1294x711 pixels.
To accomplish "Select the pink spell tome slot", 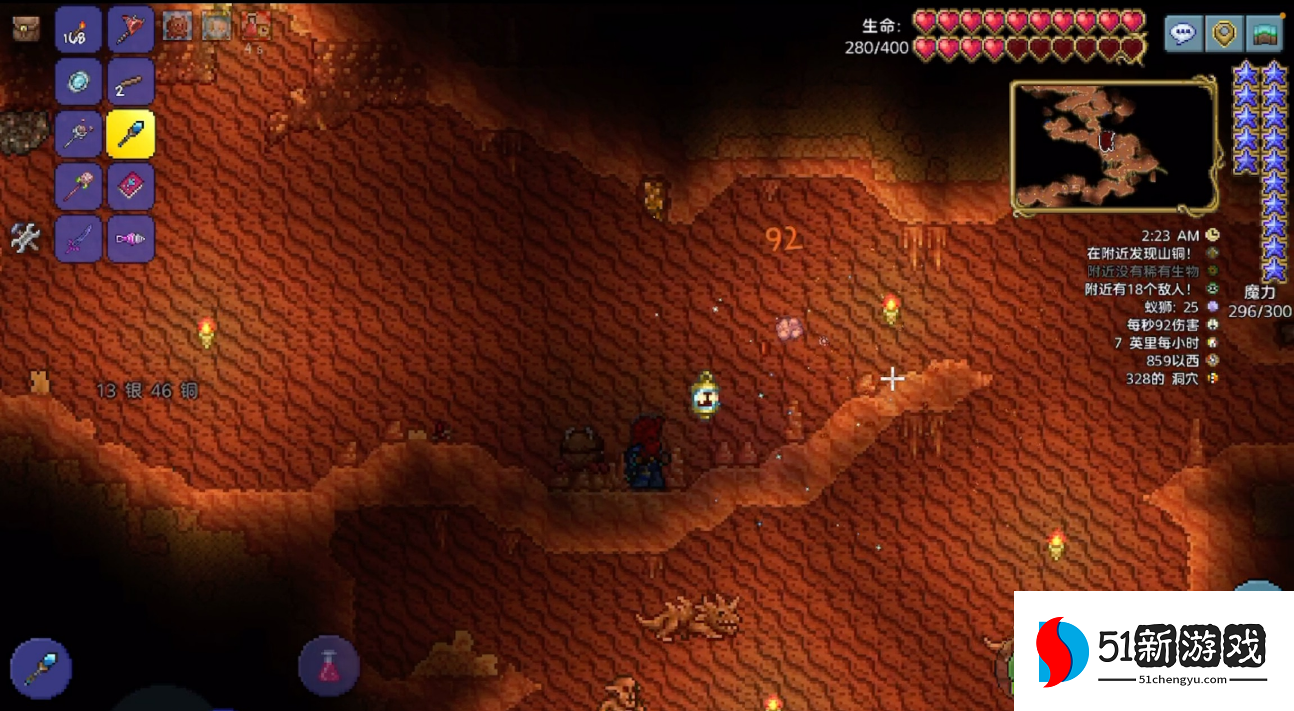I will pos(130,187).
